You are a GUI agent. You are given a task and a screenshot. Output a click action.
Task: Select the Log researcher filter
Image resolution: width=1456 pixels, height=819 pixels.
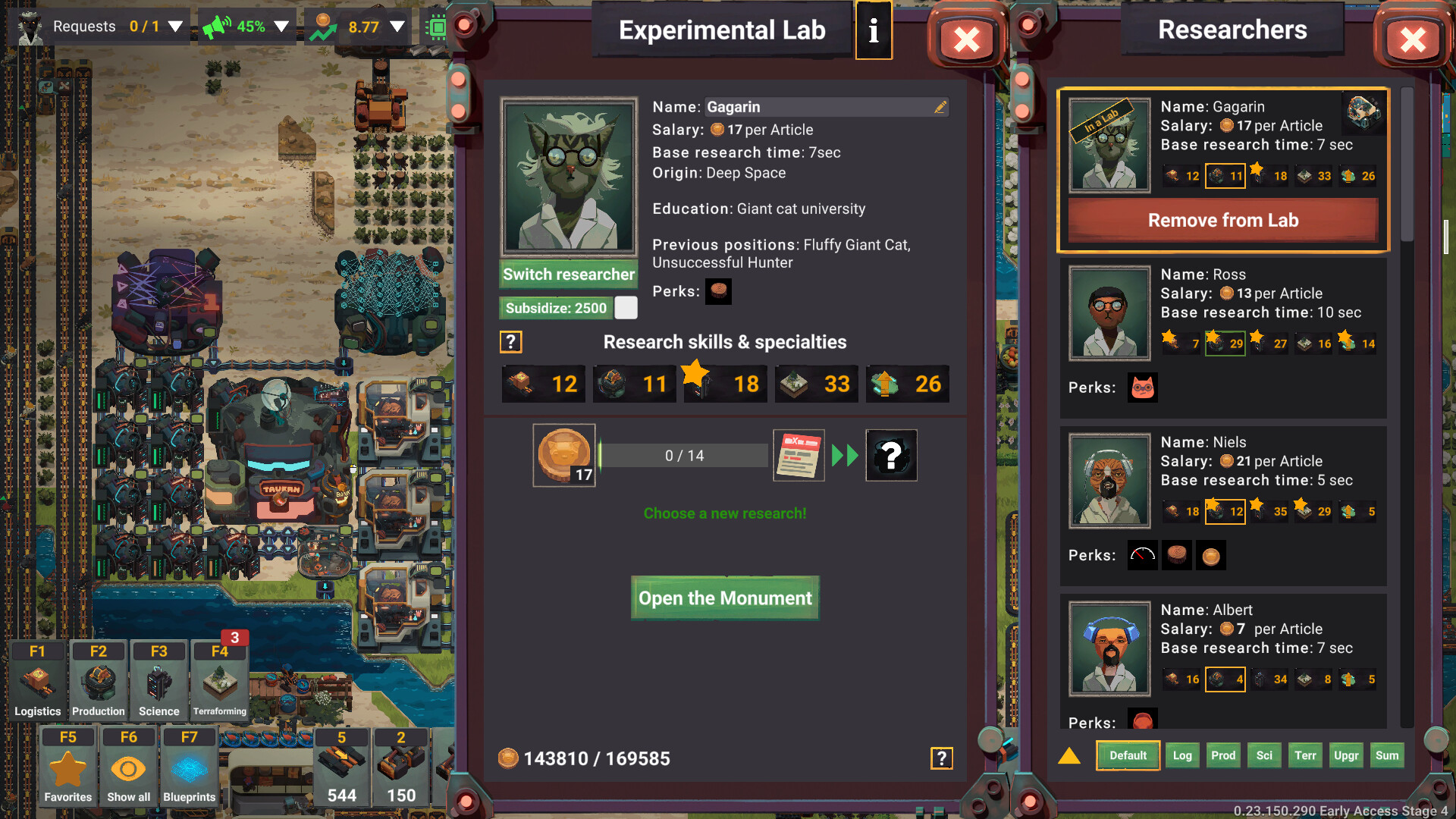1182,755
